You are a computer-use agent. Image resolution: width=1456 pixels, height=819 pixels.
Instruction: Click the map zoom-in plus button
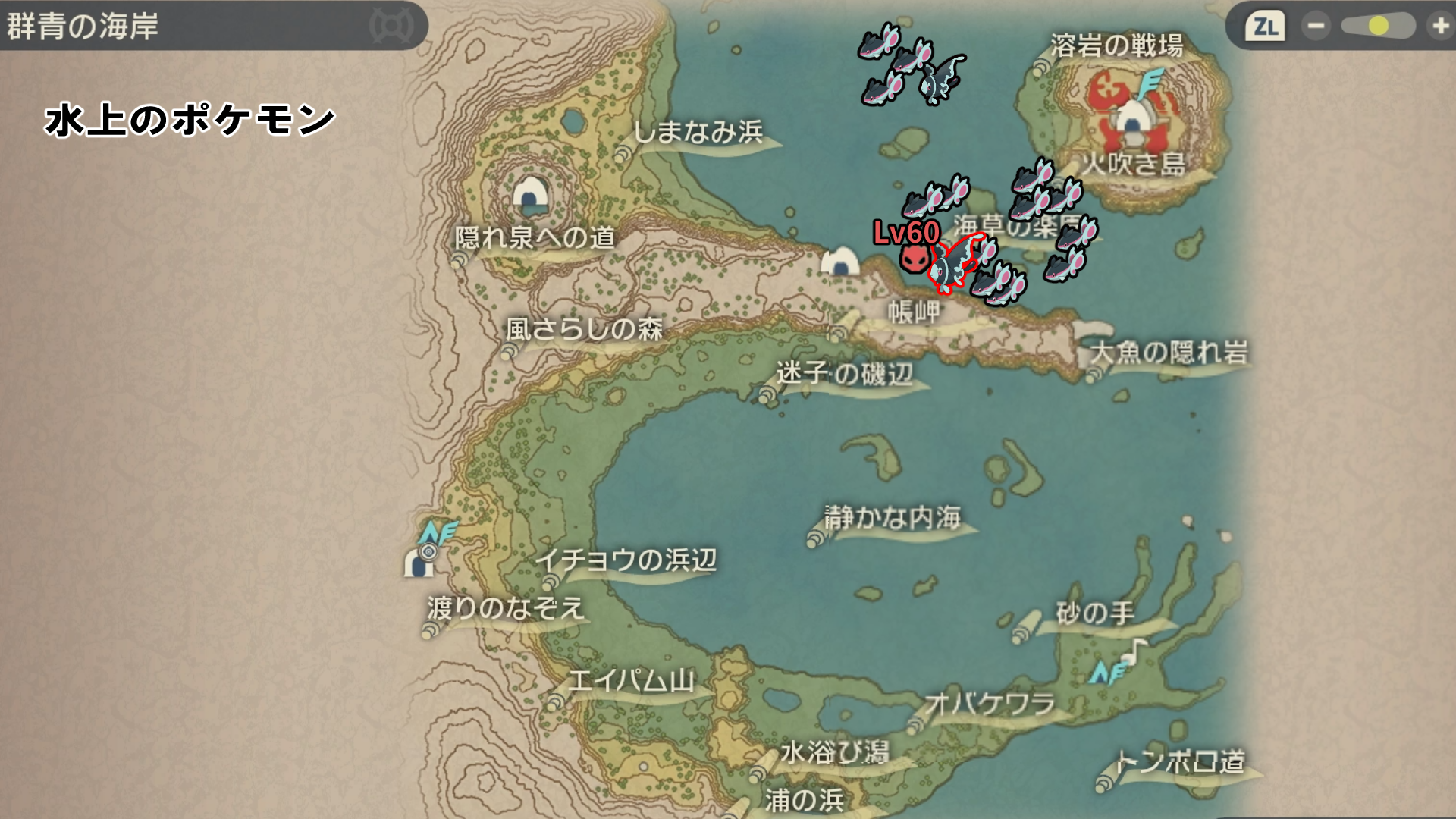[x=1439, y=27]
